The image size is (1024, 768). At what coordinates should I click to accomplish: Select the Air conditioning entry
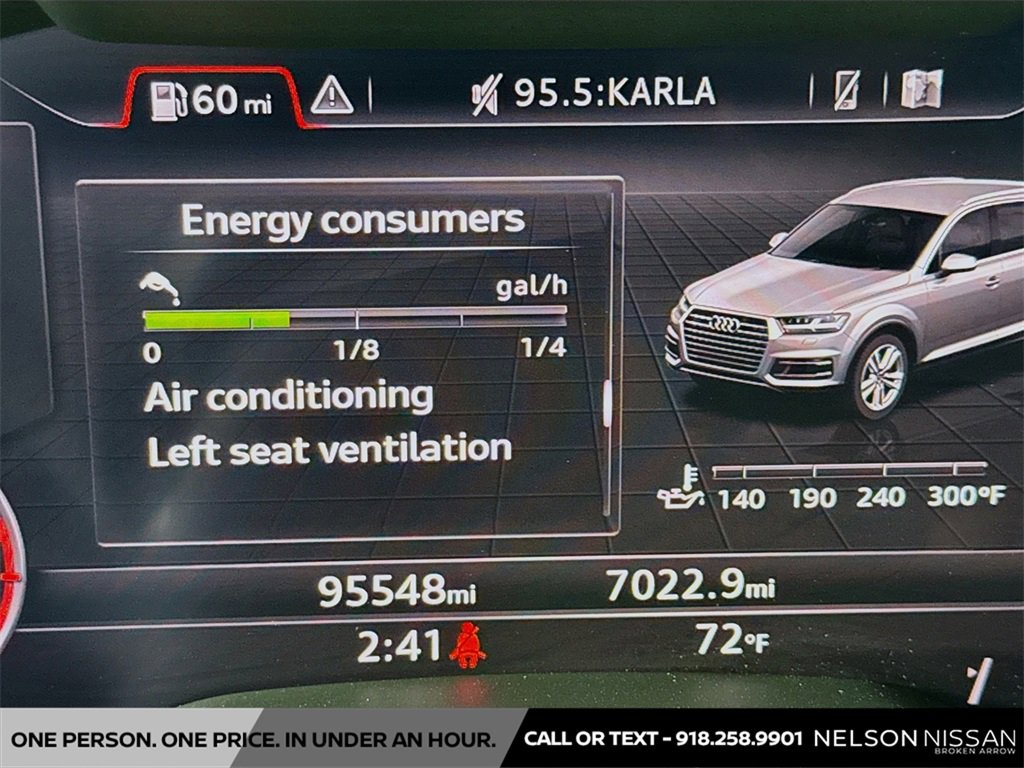288,397
